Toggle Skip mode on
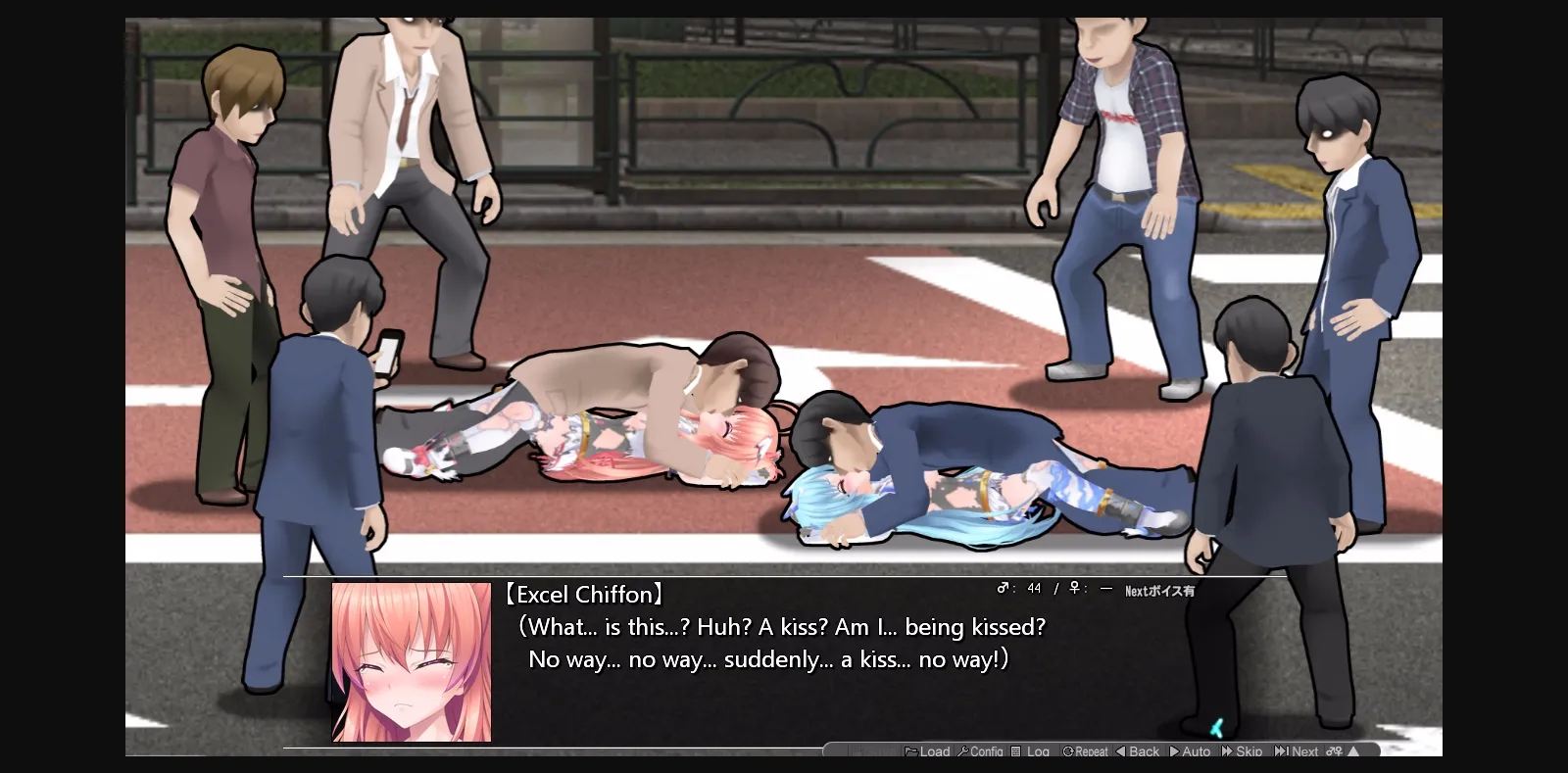The image size is (1568, 773). tap(1245, 752)
